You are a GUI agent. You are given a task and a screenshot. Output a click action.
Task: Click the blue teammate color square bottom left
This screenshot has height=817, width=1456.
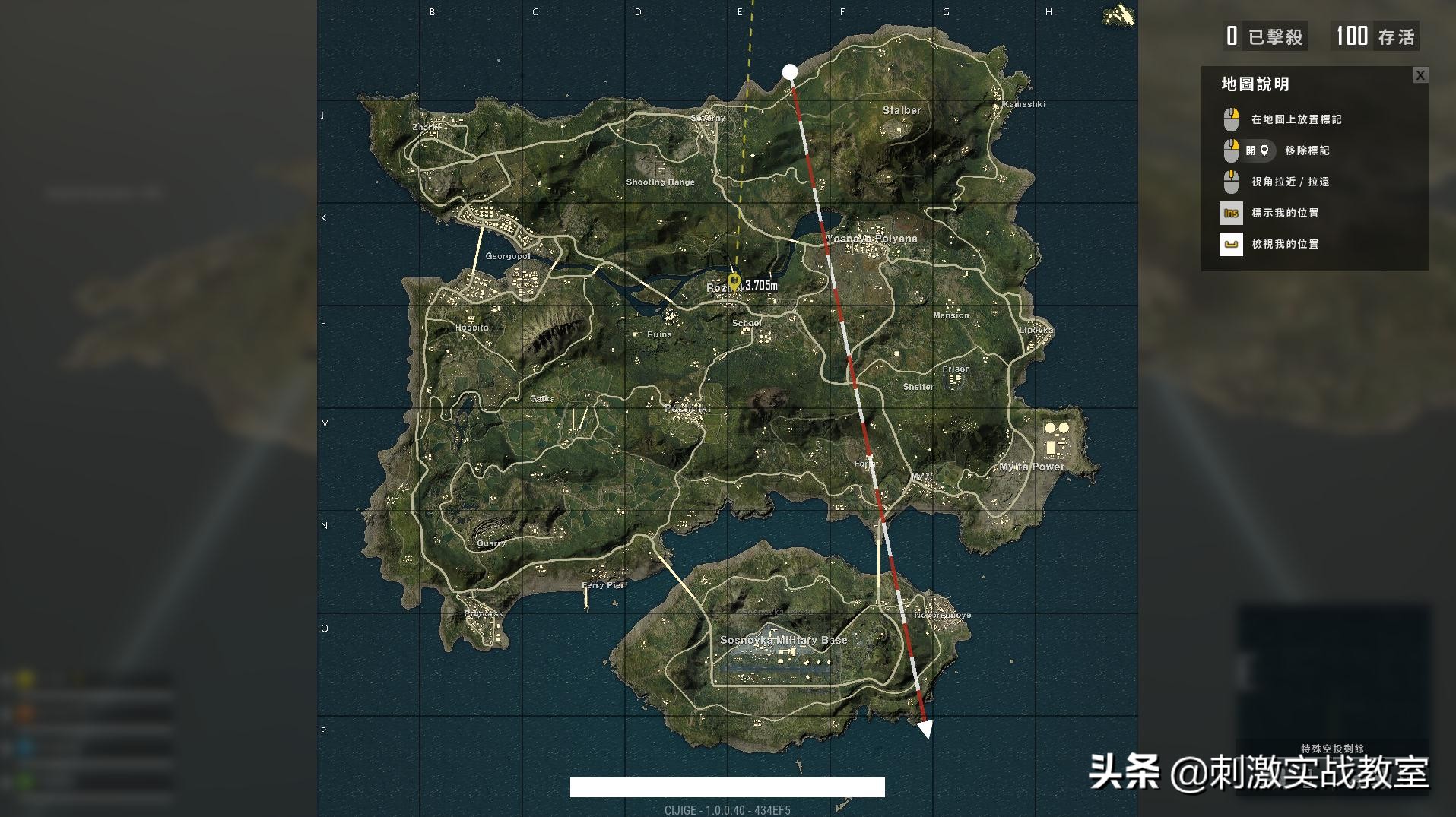24,747
